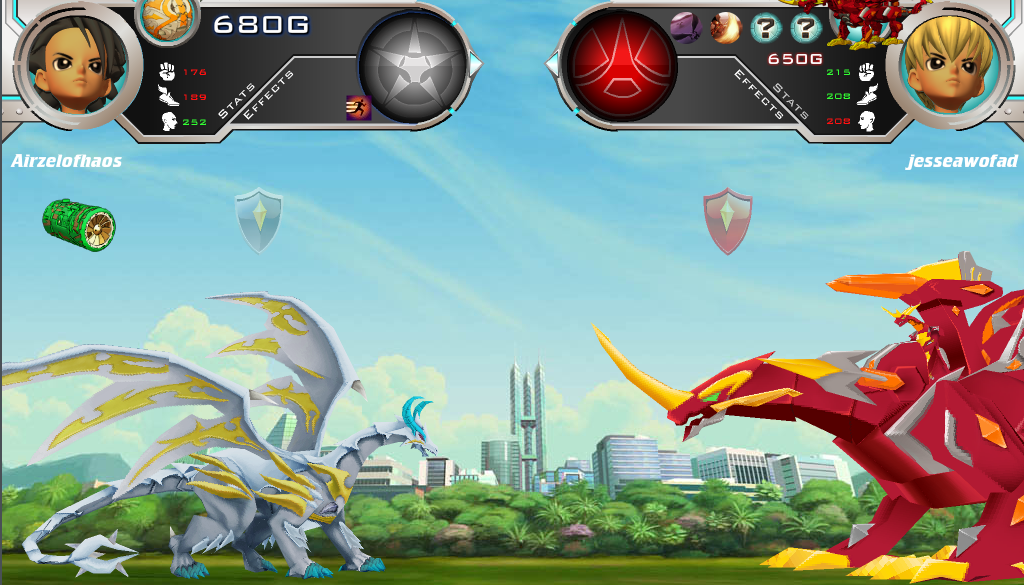
Task: Select the orange Bakugan ball icon
Action: tap(166, 19)
